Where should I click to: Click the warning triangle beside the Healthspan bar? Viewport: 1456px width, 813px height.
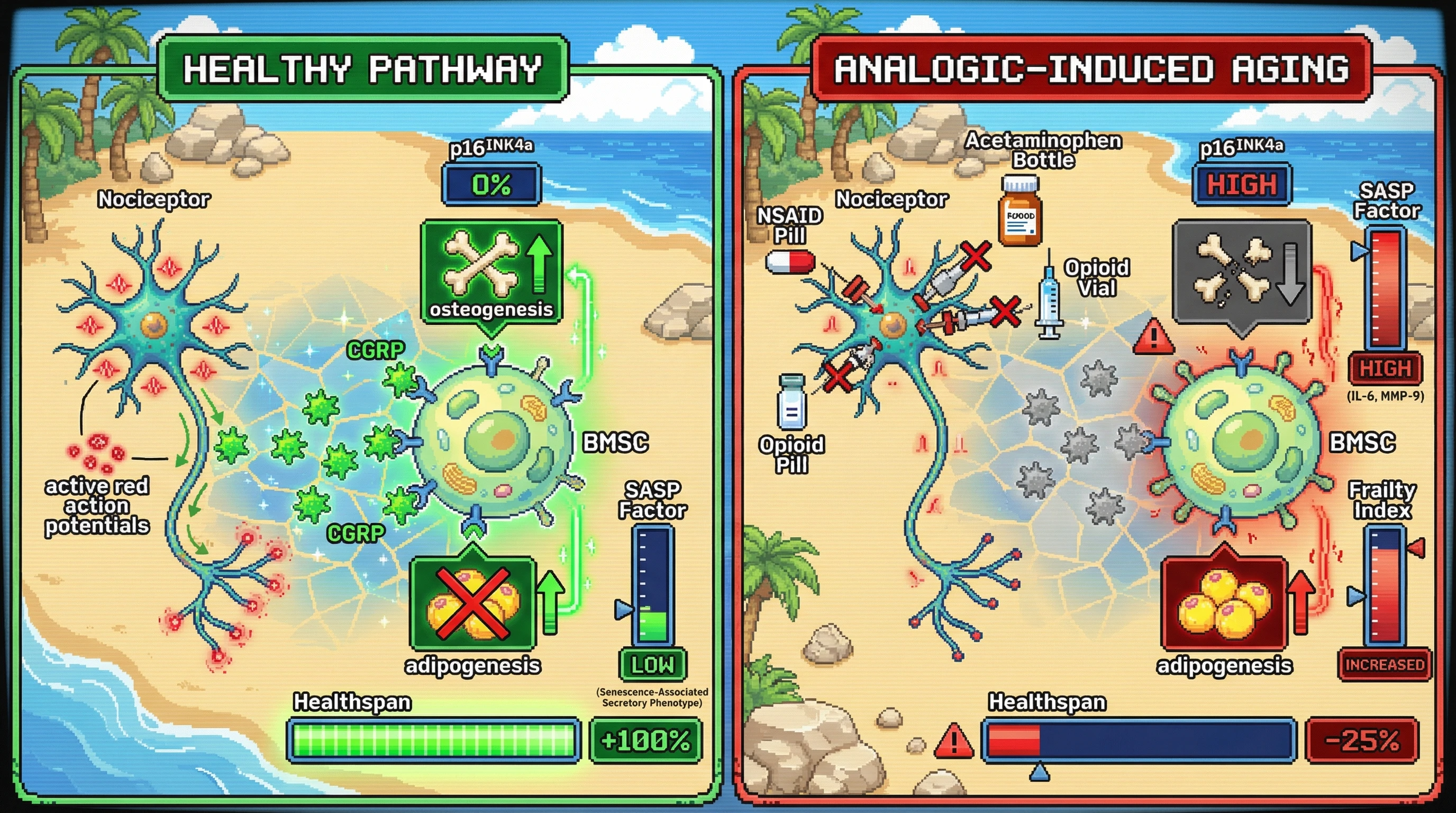coord(953,741)
